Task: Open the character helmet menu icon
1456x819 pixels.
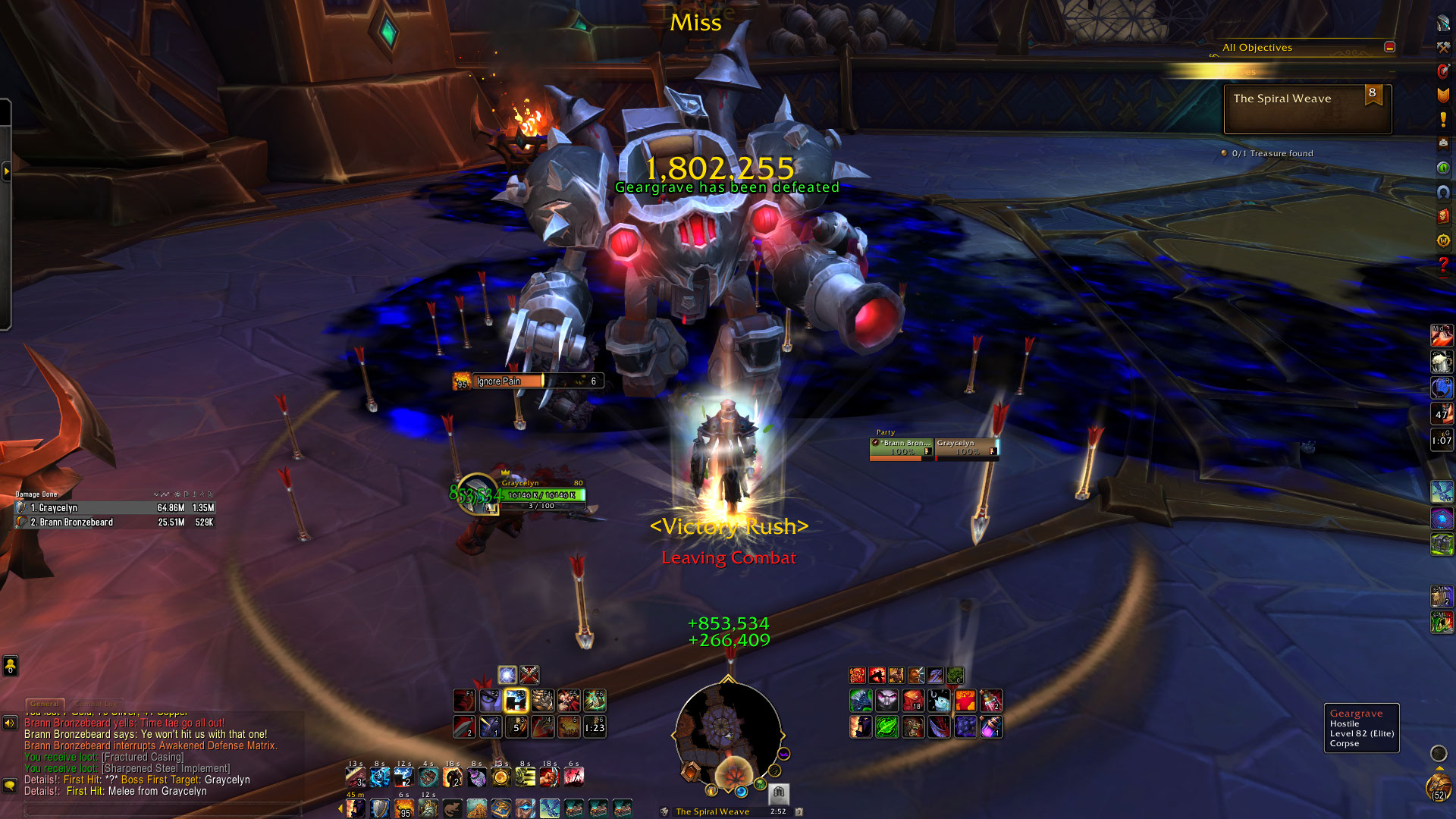Action: point(1443,23)
